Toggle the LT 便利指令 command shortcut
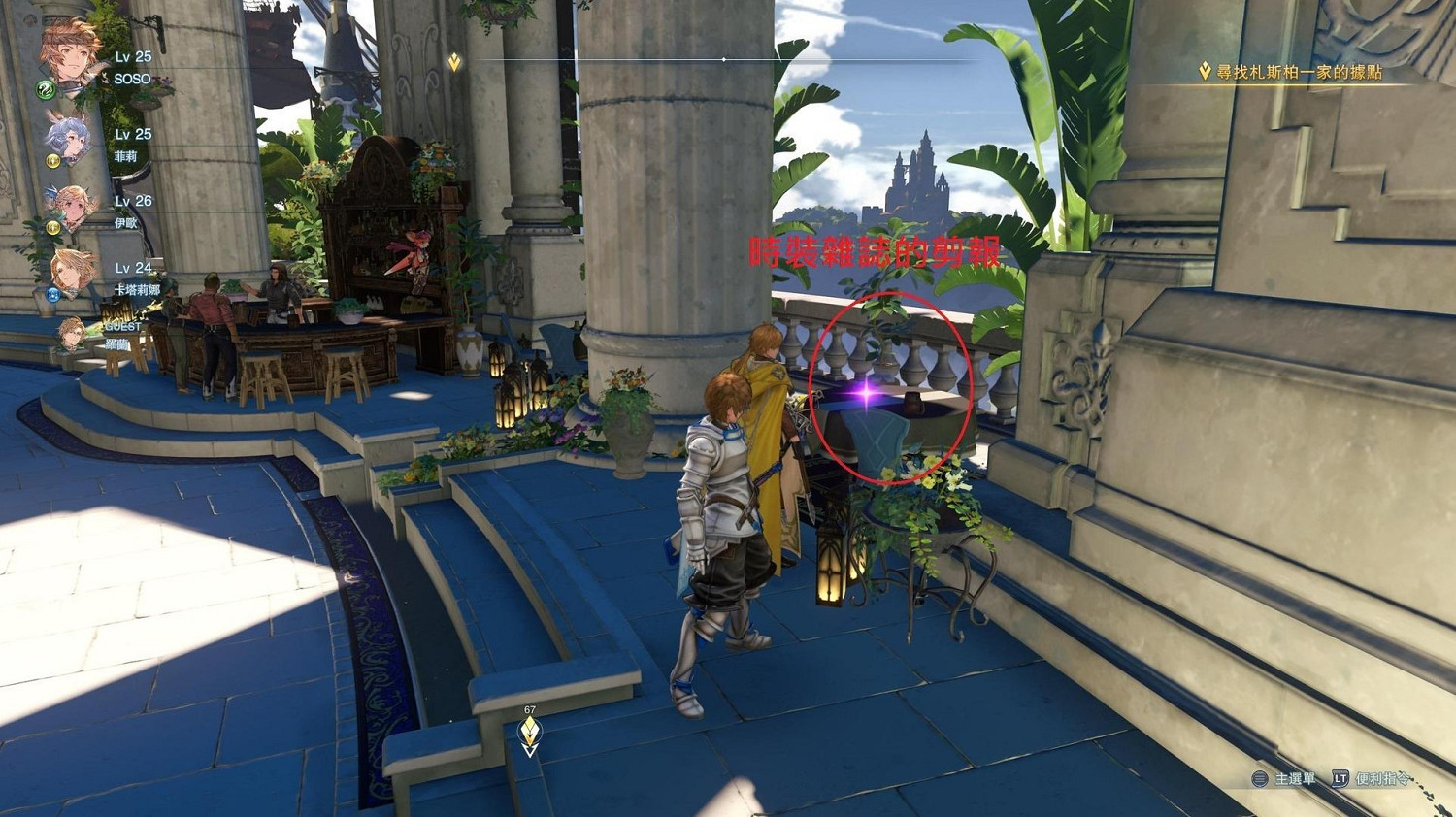 1340,778
